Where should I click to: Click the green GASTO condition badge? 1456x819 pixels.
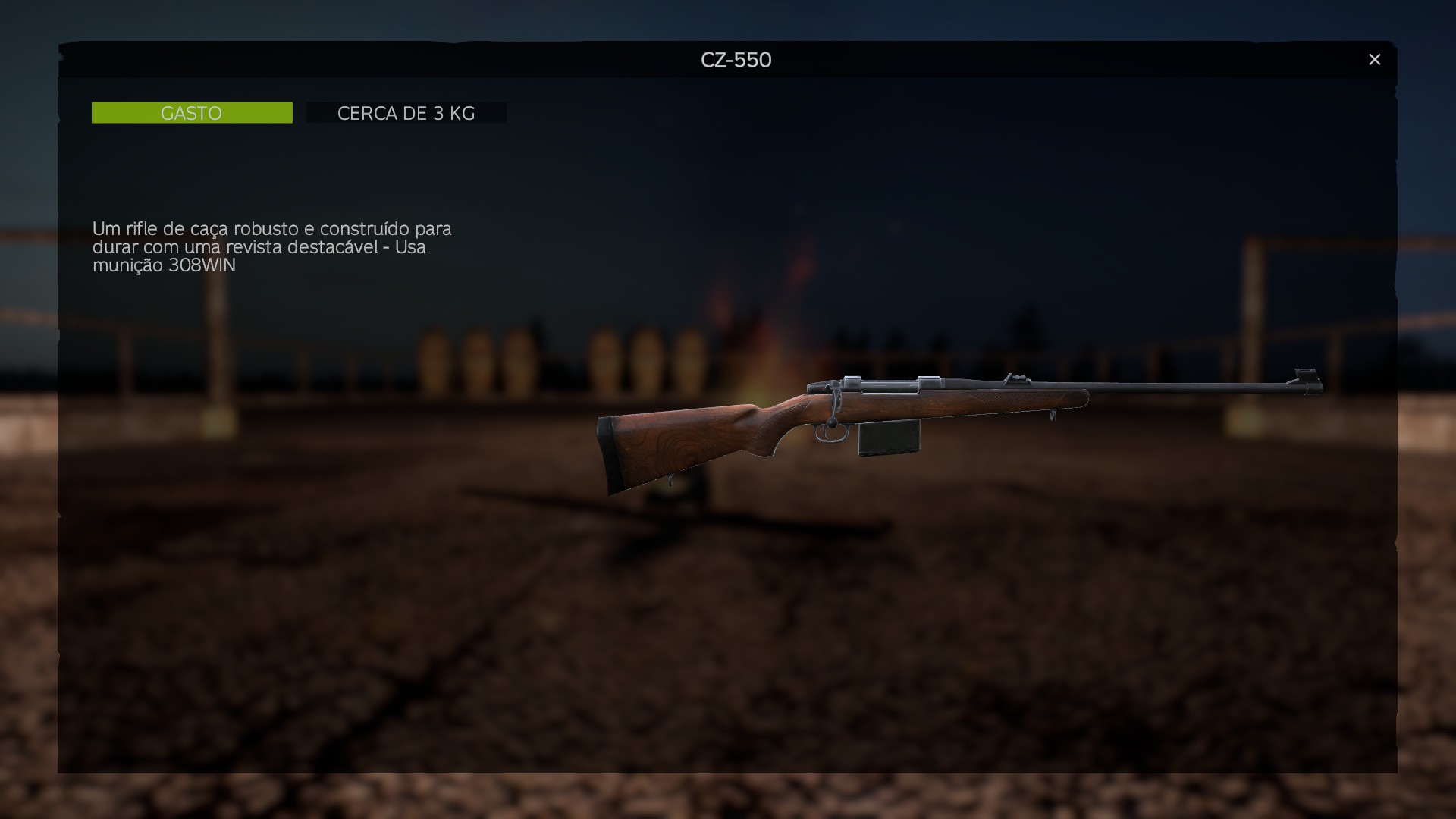(191, 111)
